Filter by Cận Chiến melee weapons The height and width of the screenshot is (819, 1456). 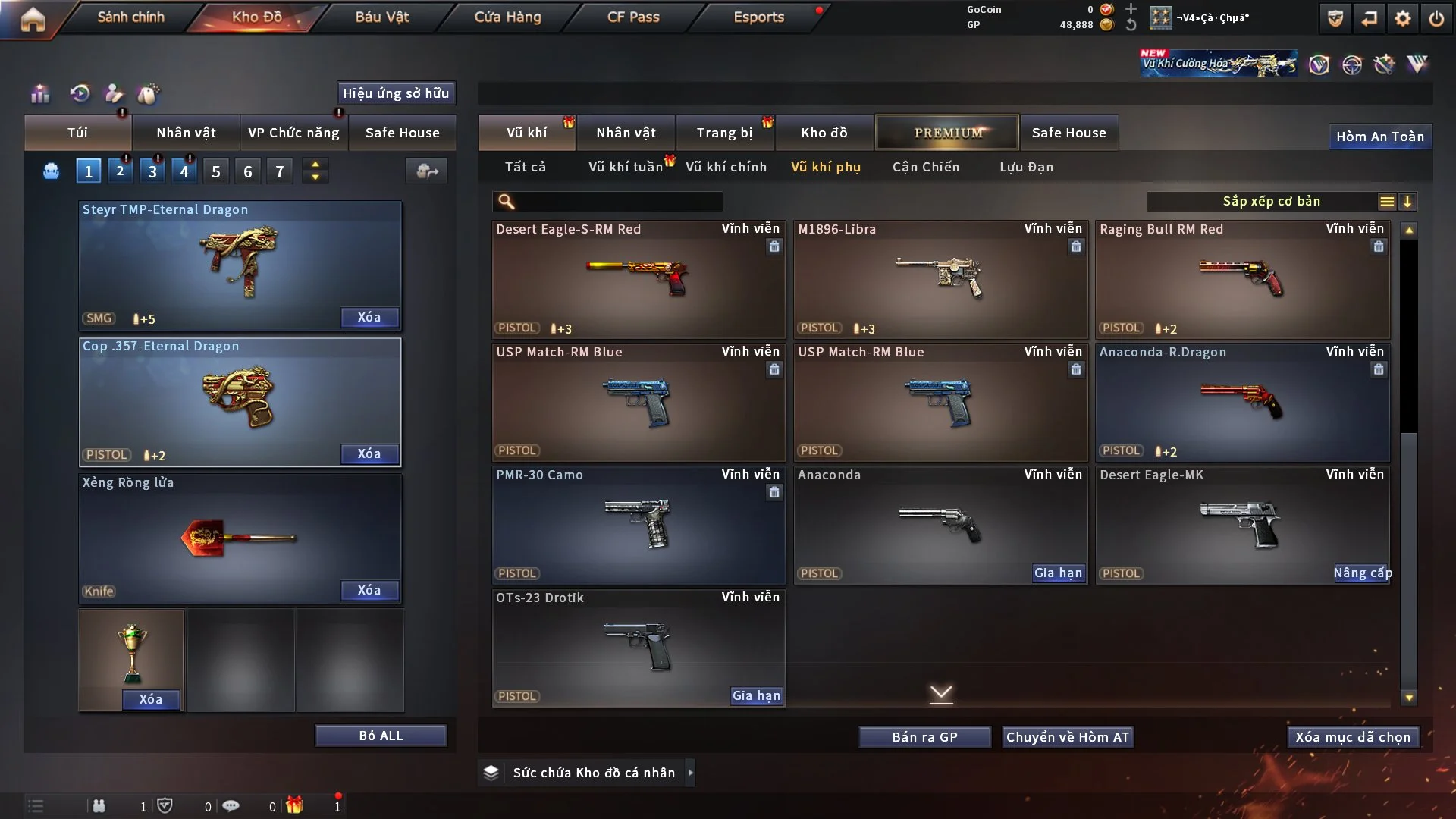tap(925, 167)
